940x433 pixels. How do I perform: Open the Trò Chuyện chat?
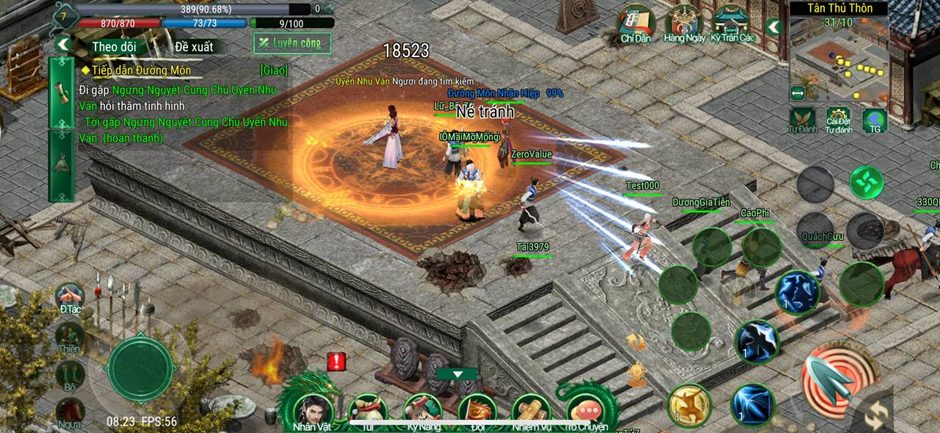[x=586, y=408]
